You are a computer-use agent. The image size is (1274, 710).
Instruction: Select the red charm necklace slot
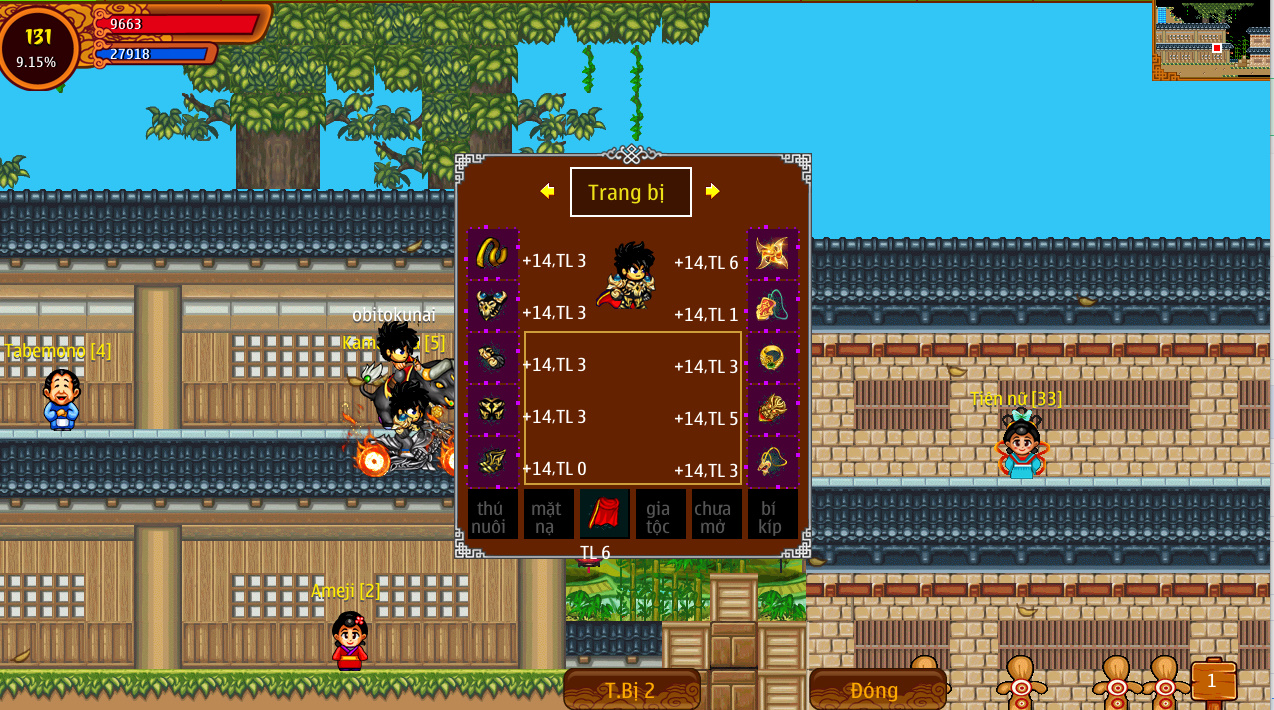click(773, 305)
